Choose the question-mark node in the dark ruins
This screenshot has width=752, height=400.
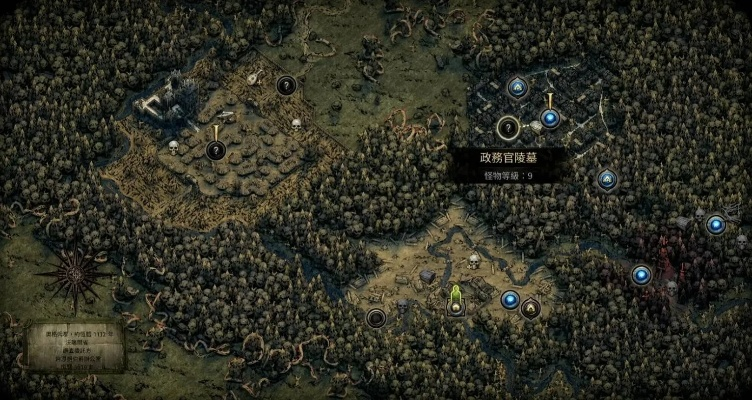coord(507,127)
